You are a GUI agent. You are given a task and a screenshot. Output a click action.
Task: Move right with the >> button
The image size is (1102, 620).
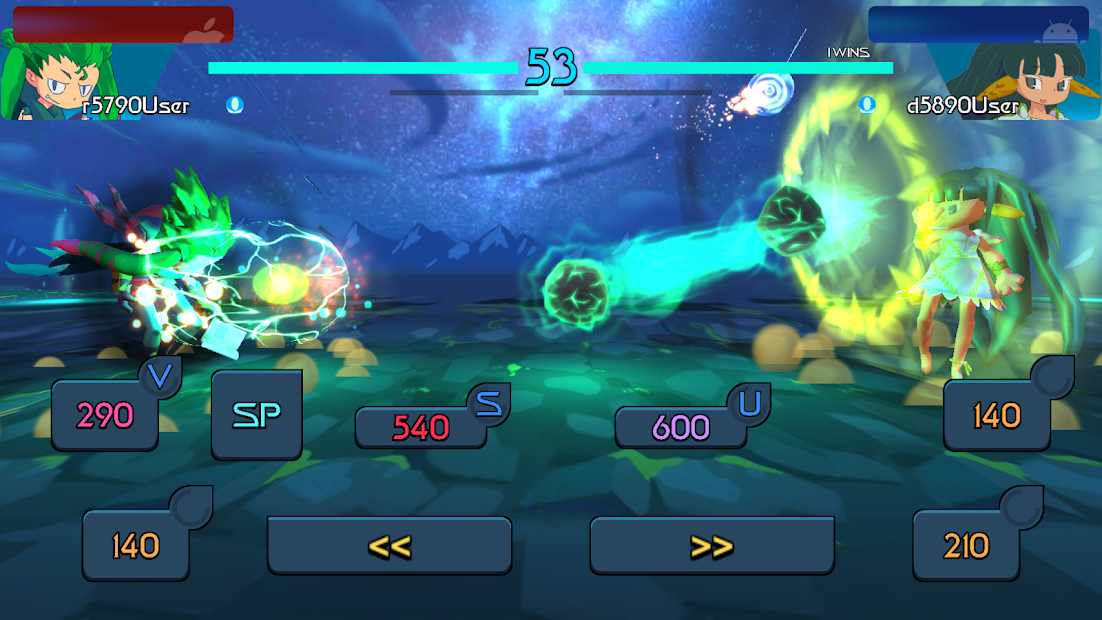(x=712, y=545)
